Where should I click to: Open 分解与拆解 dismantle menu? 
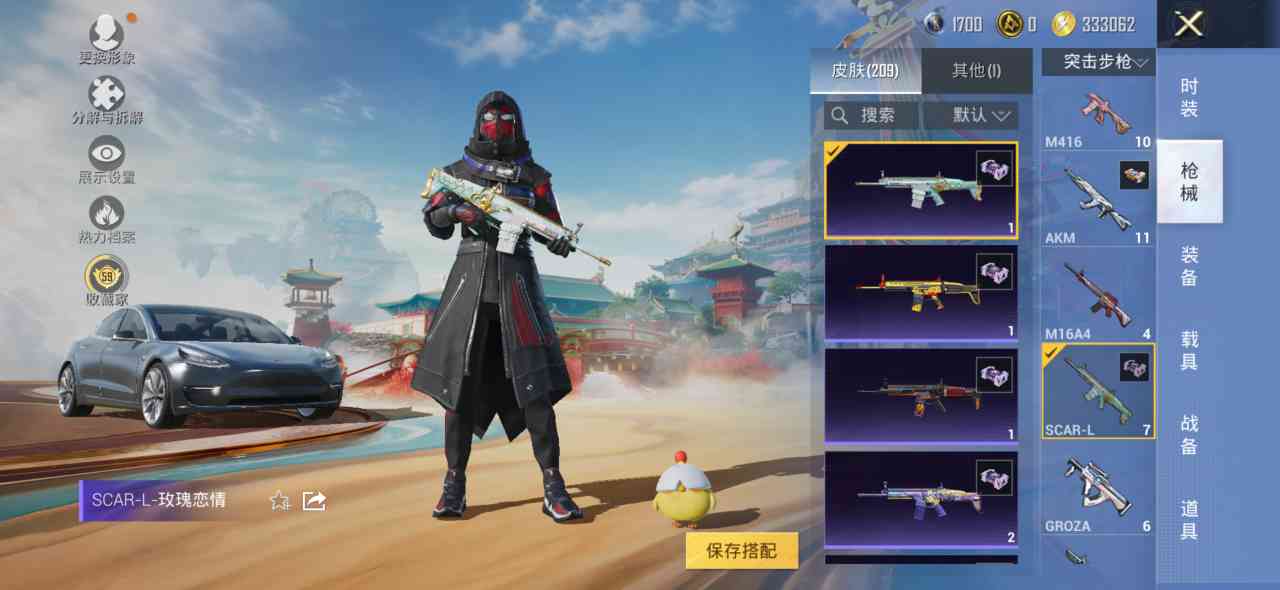coord(107,100)
